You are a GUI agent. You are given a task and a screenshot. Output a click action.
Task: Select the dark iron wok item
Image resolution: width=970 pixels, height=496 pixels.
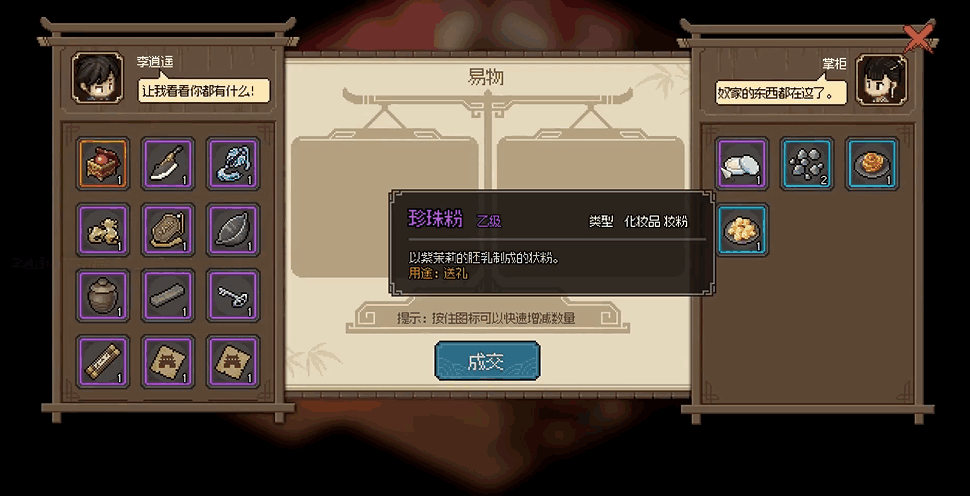[233, 229]
